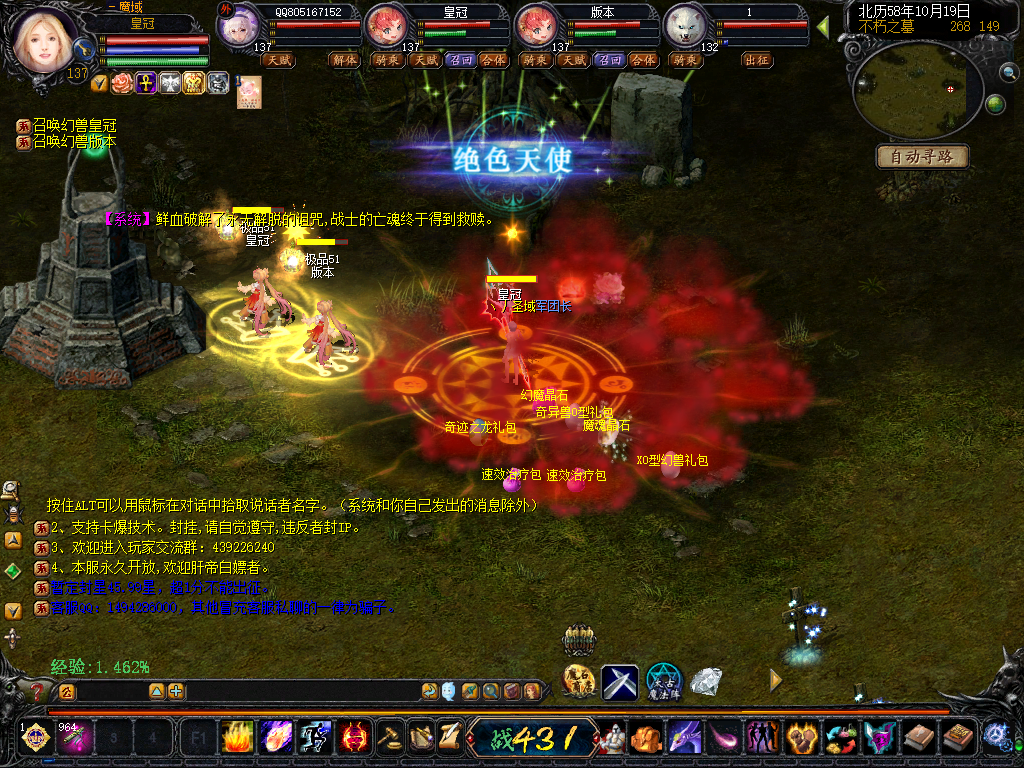Cast the flame skill on the hotbar

[x=237, y=739]
